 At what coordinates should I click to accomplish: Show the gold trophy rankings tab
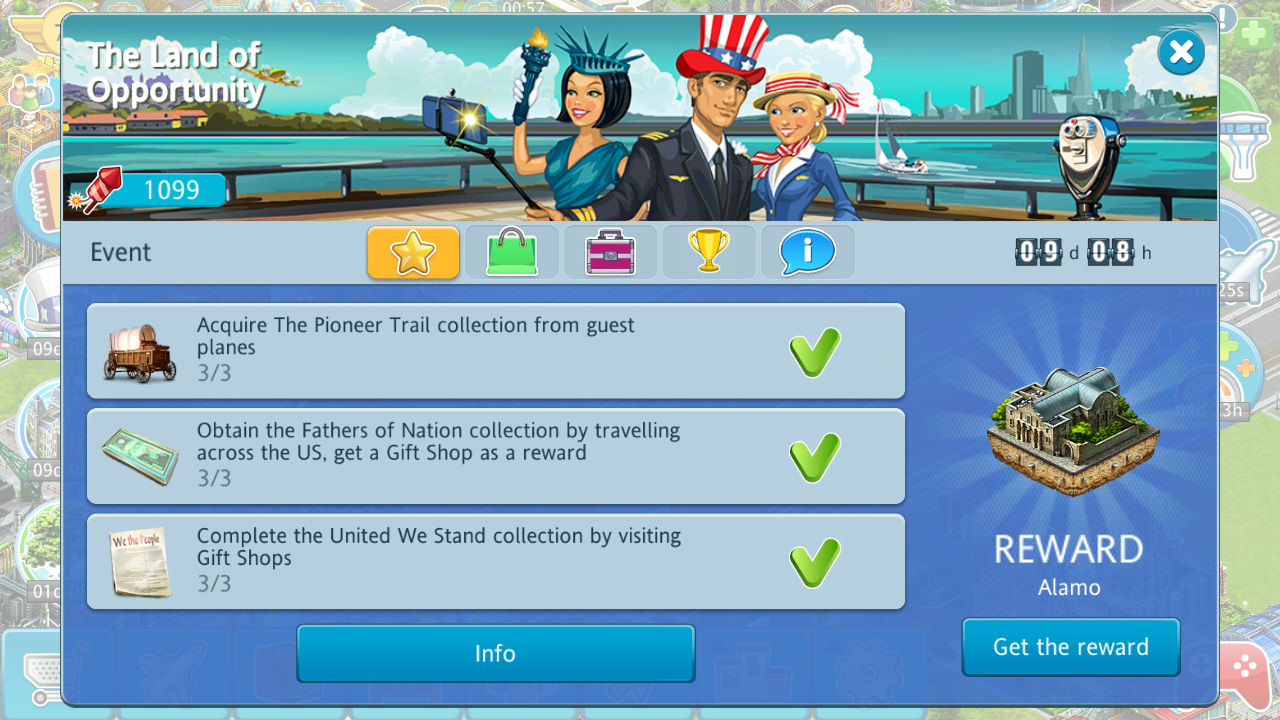[x=708, y=252]
